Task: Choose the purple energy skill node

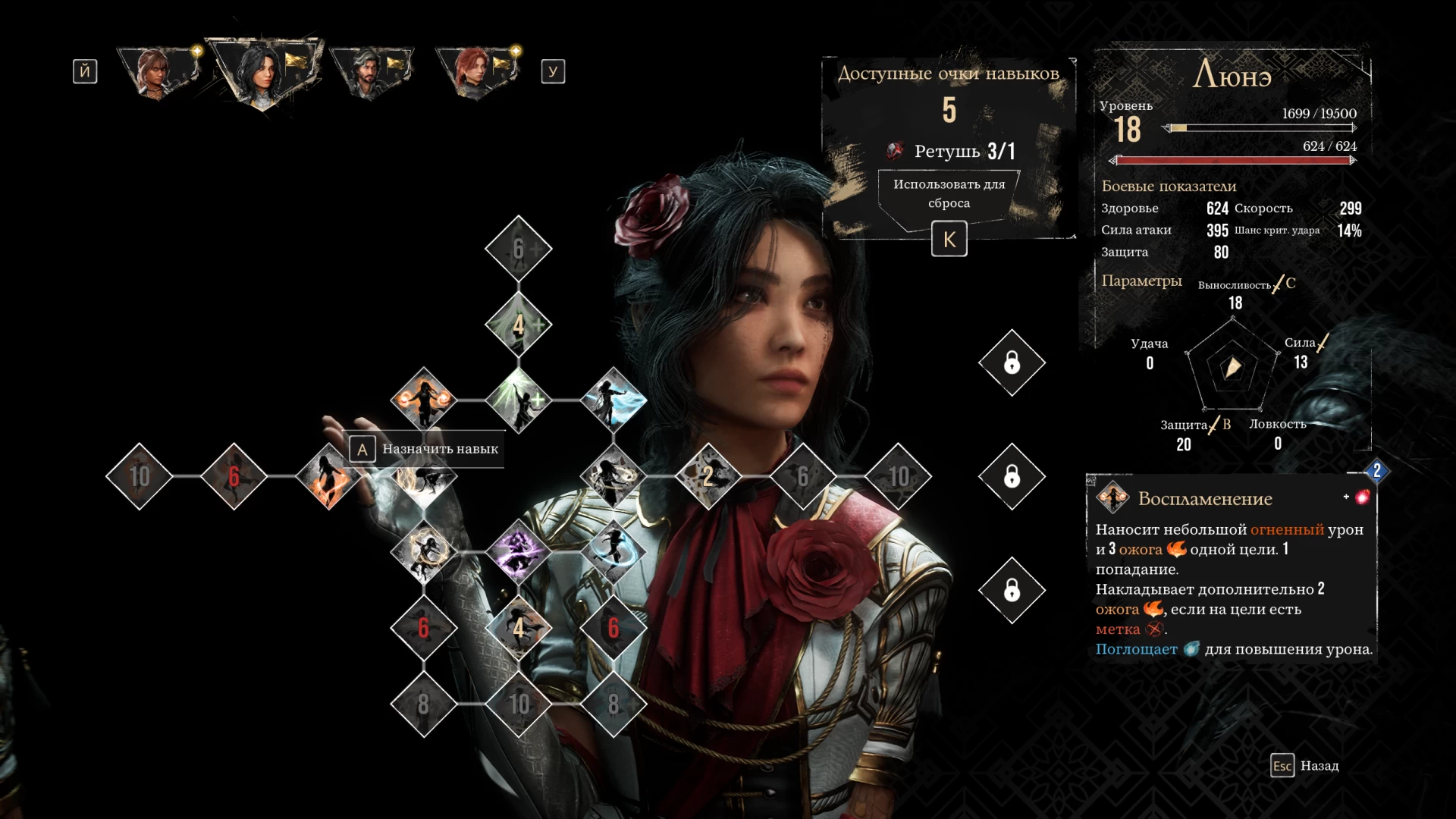Action: tap(519, 552)
